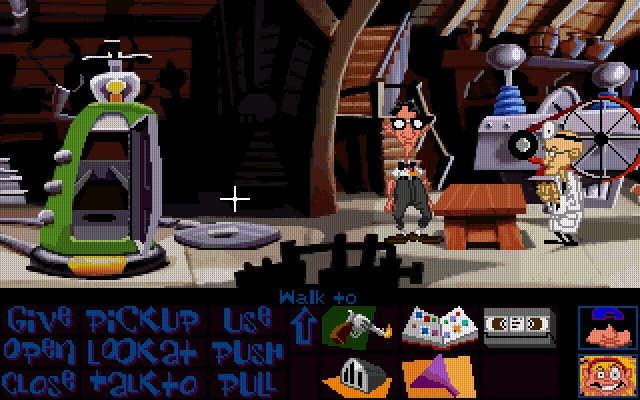Activate the Pull verb

[246, 381]
